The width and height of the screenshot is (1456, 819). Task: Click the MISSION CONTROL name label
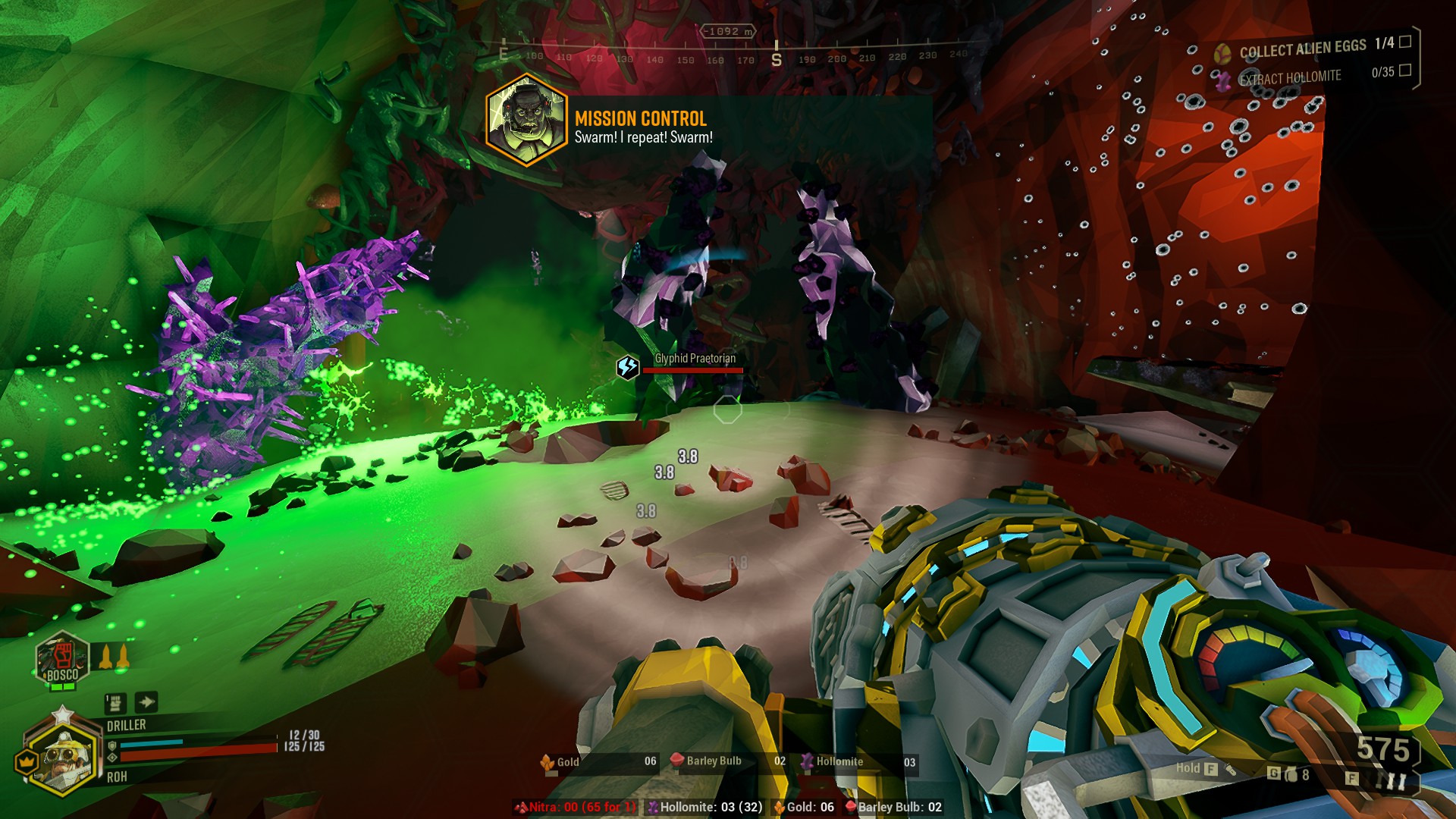639,119
